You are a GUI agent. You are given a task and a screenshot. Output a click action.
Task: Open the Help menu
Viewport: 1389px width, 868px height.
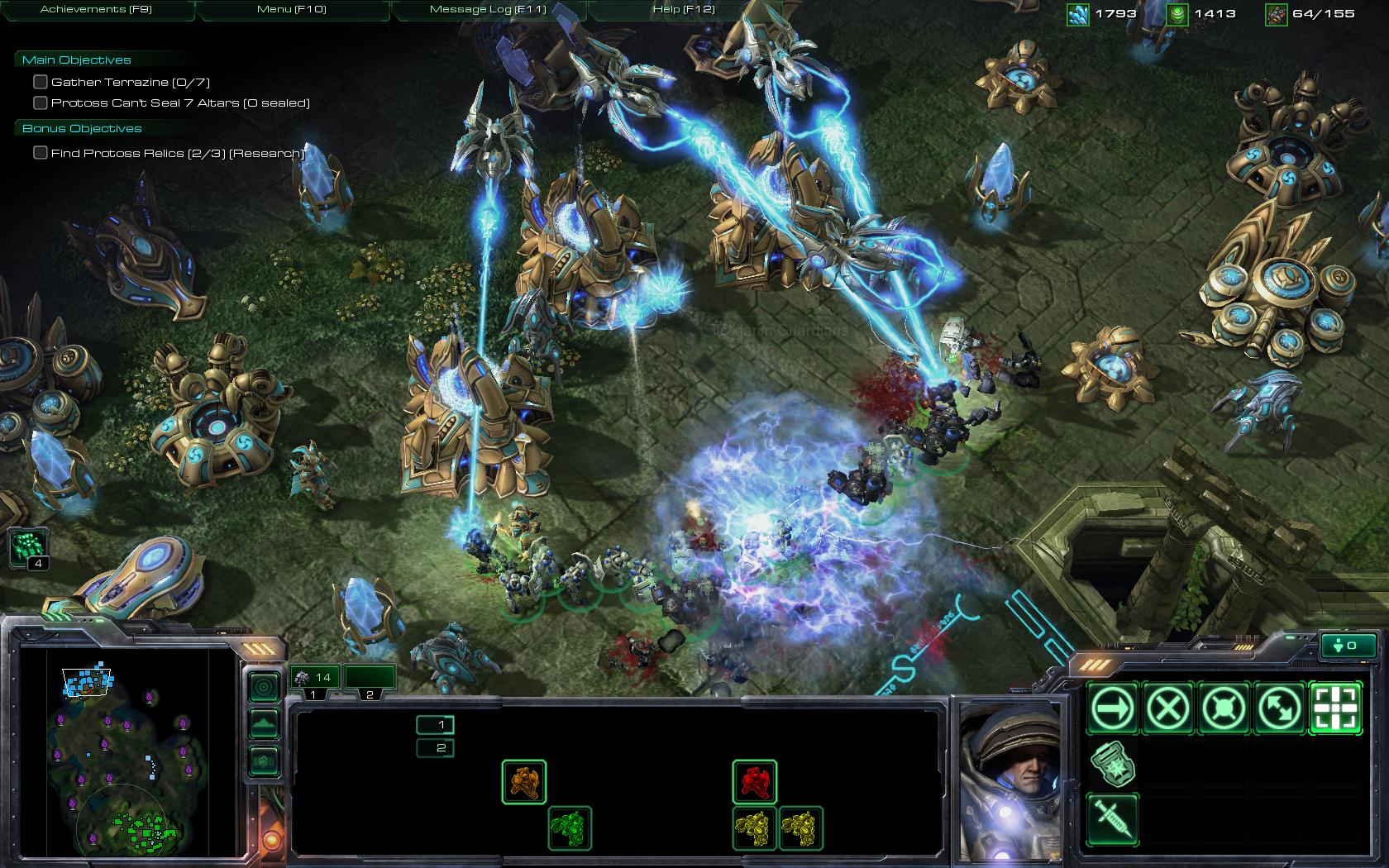[683, 9]
